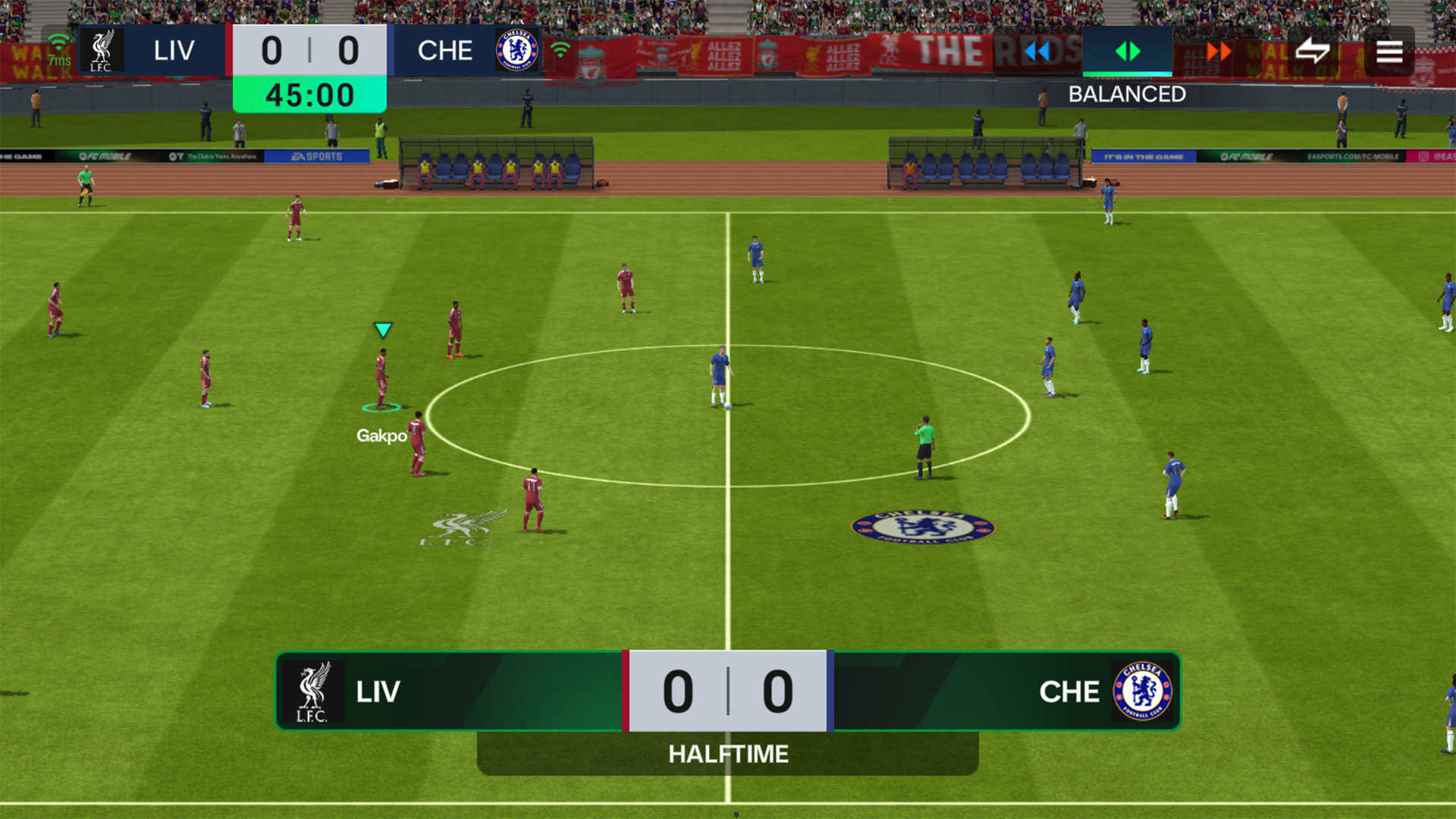
Task: Select the LIV label on the top scoreboard
Action: 173,50
